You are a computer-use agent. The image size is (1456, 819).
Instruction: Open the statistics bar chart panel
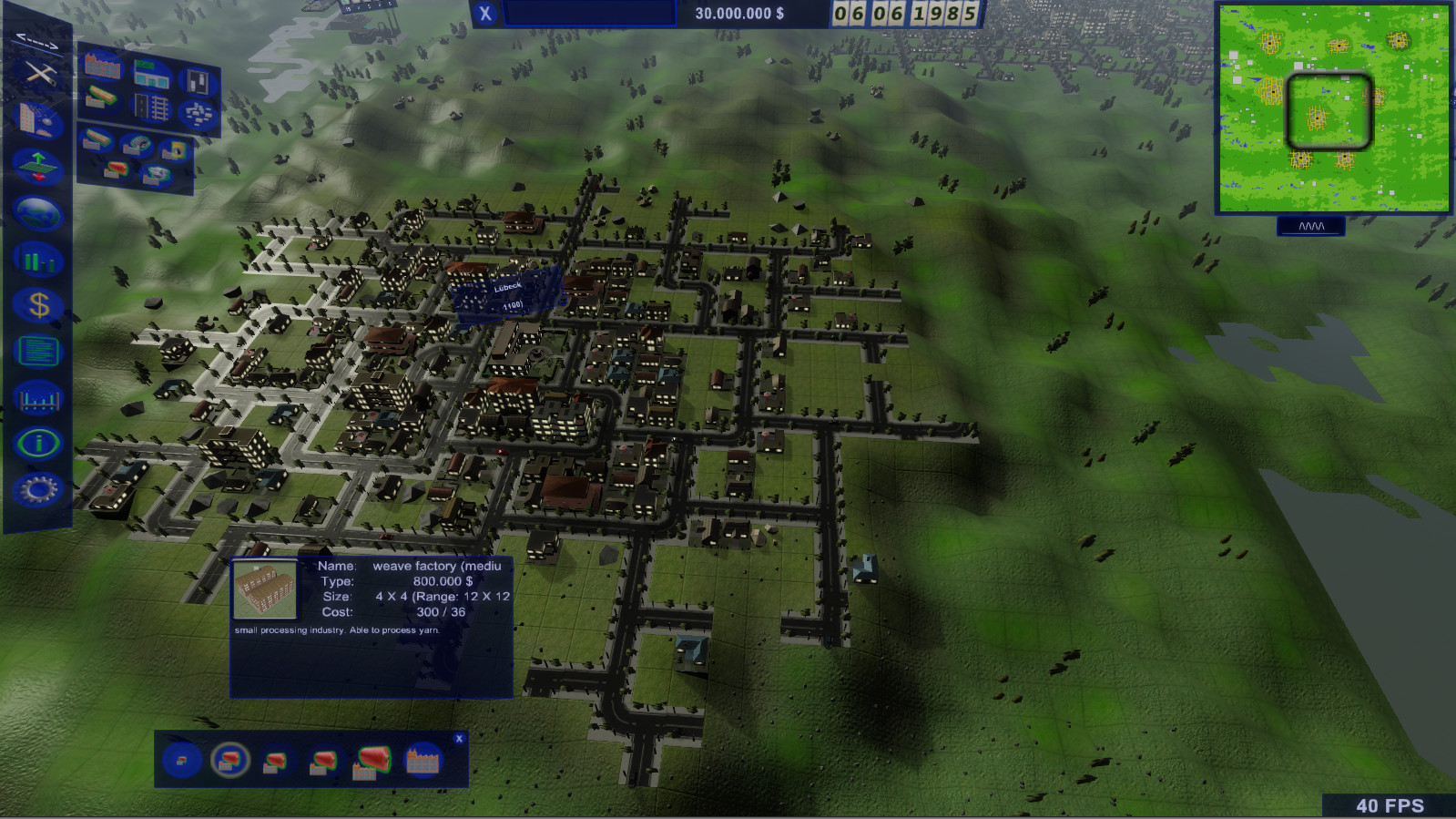(x=40, y=260)
